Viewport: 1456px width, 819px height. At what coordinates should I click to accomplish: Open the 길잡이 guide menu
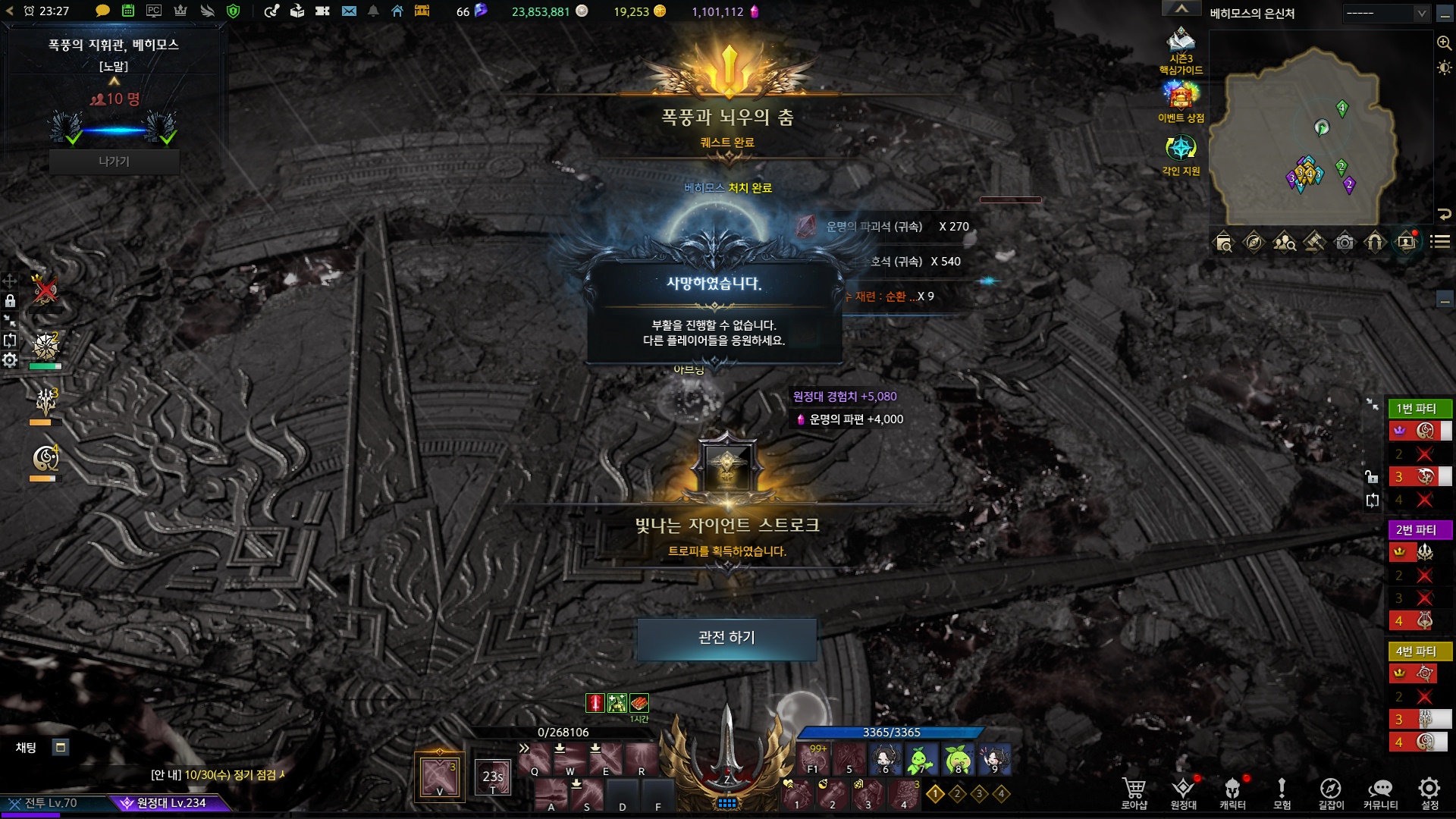click(x=1331, y=793)
